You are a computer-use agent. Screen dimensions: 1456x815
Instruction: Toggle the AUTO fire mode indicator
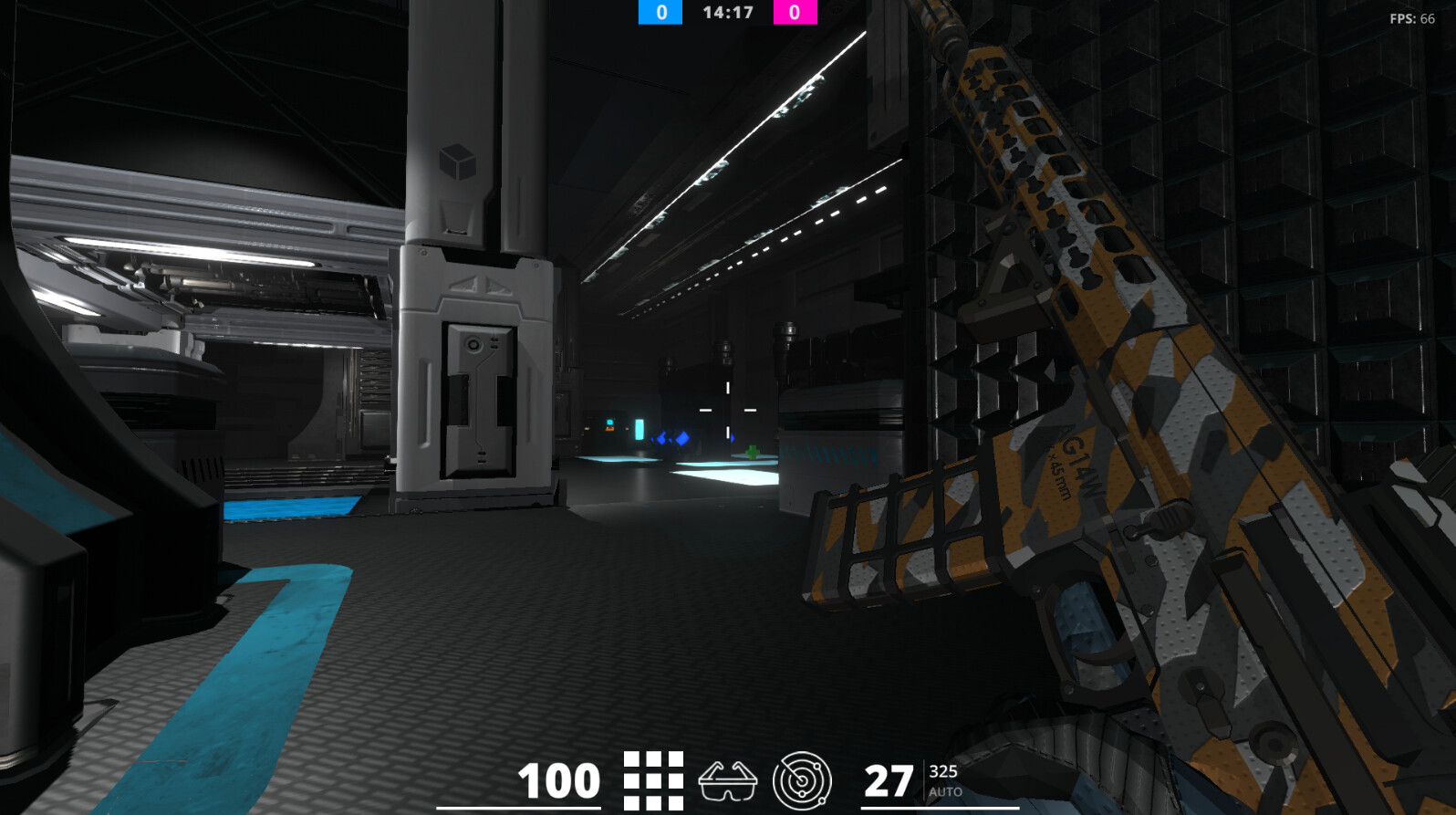947,792
